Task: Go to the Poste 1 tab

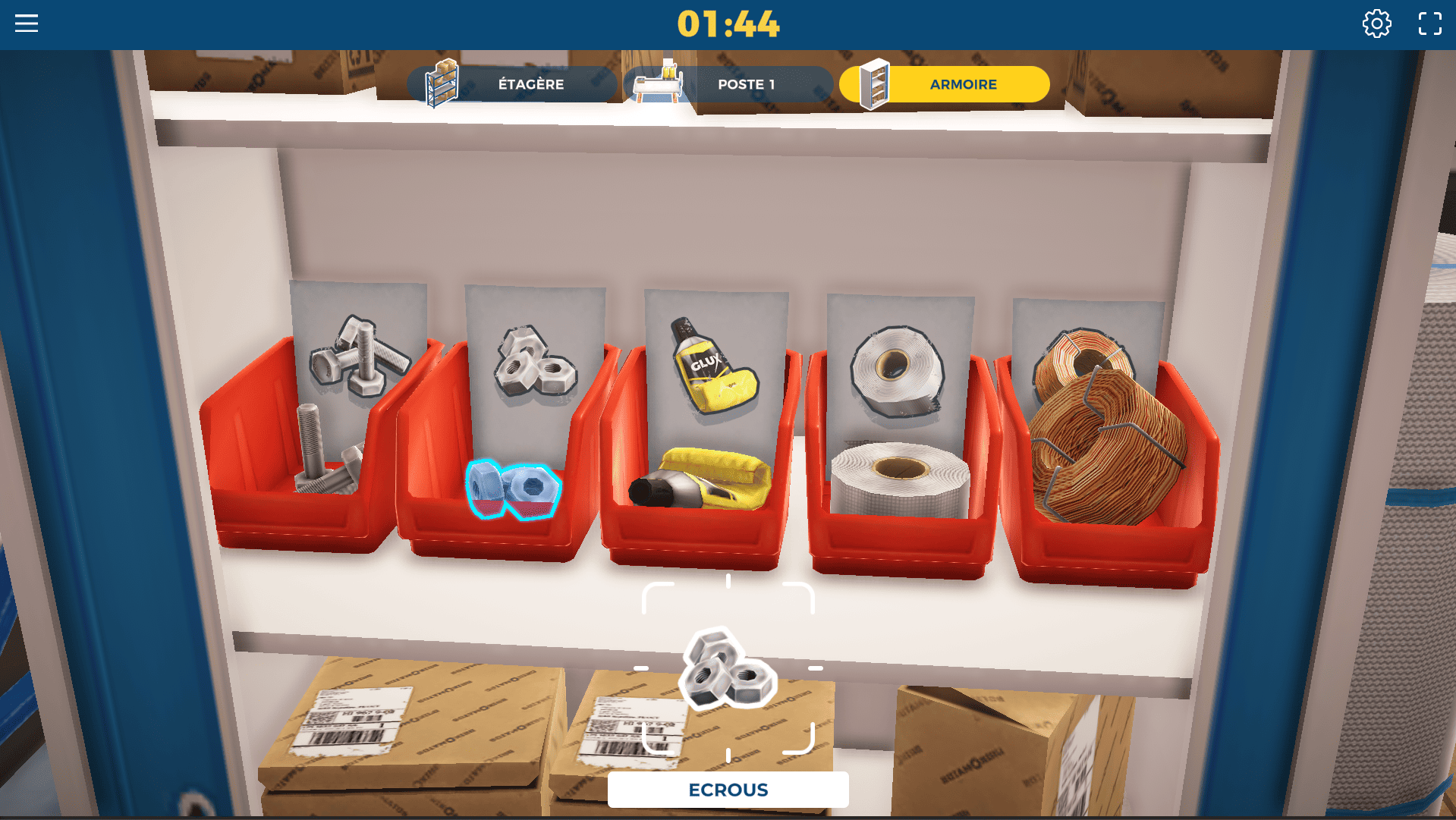Action: point(728,84)
